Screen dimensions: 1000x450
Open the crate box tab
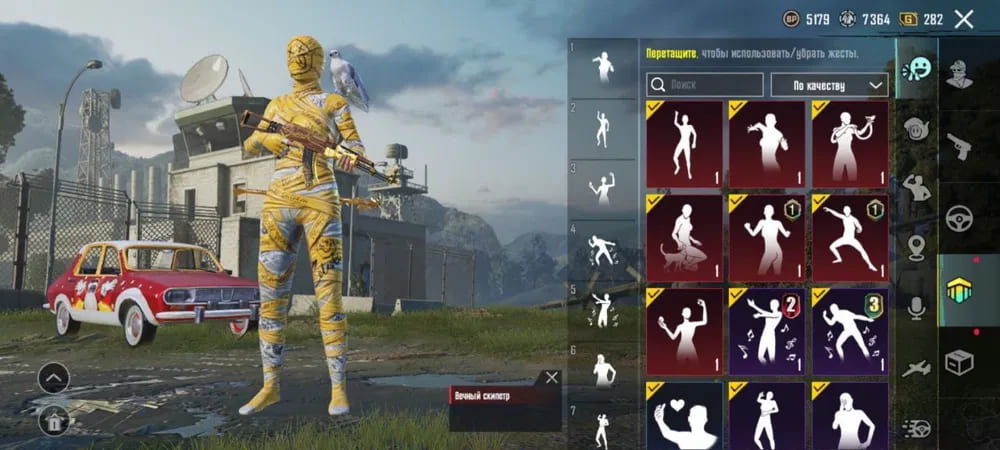(960, 363)
